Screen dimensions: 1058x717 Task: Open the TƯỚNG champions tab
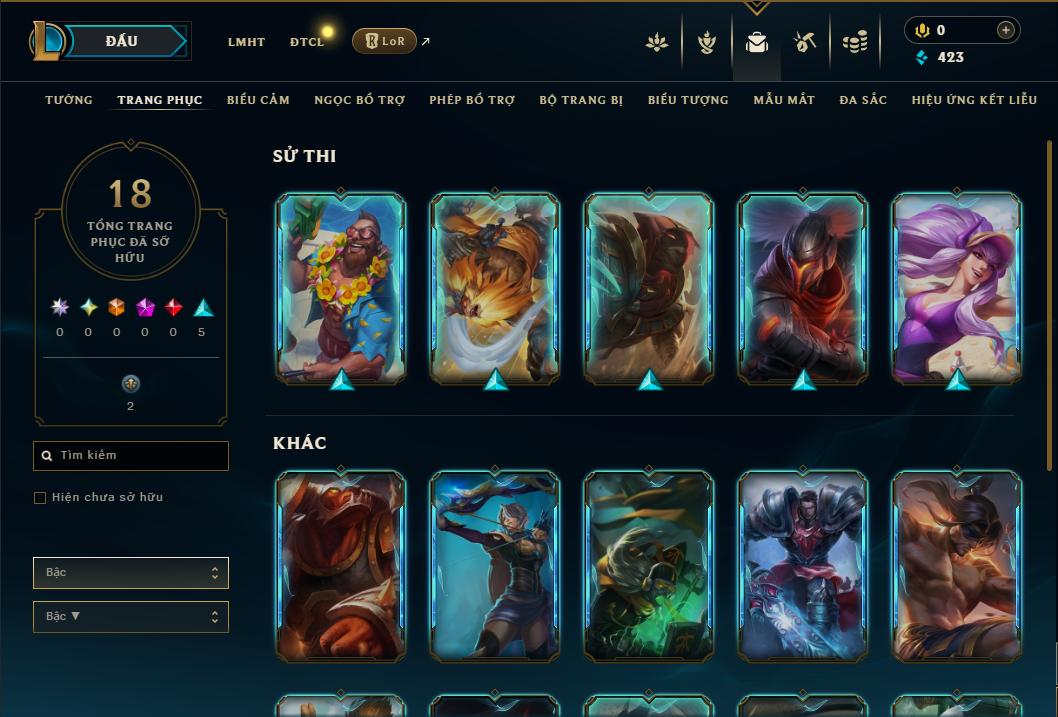(x=69, y=100)
